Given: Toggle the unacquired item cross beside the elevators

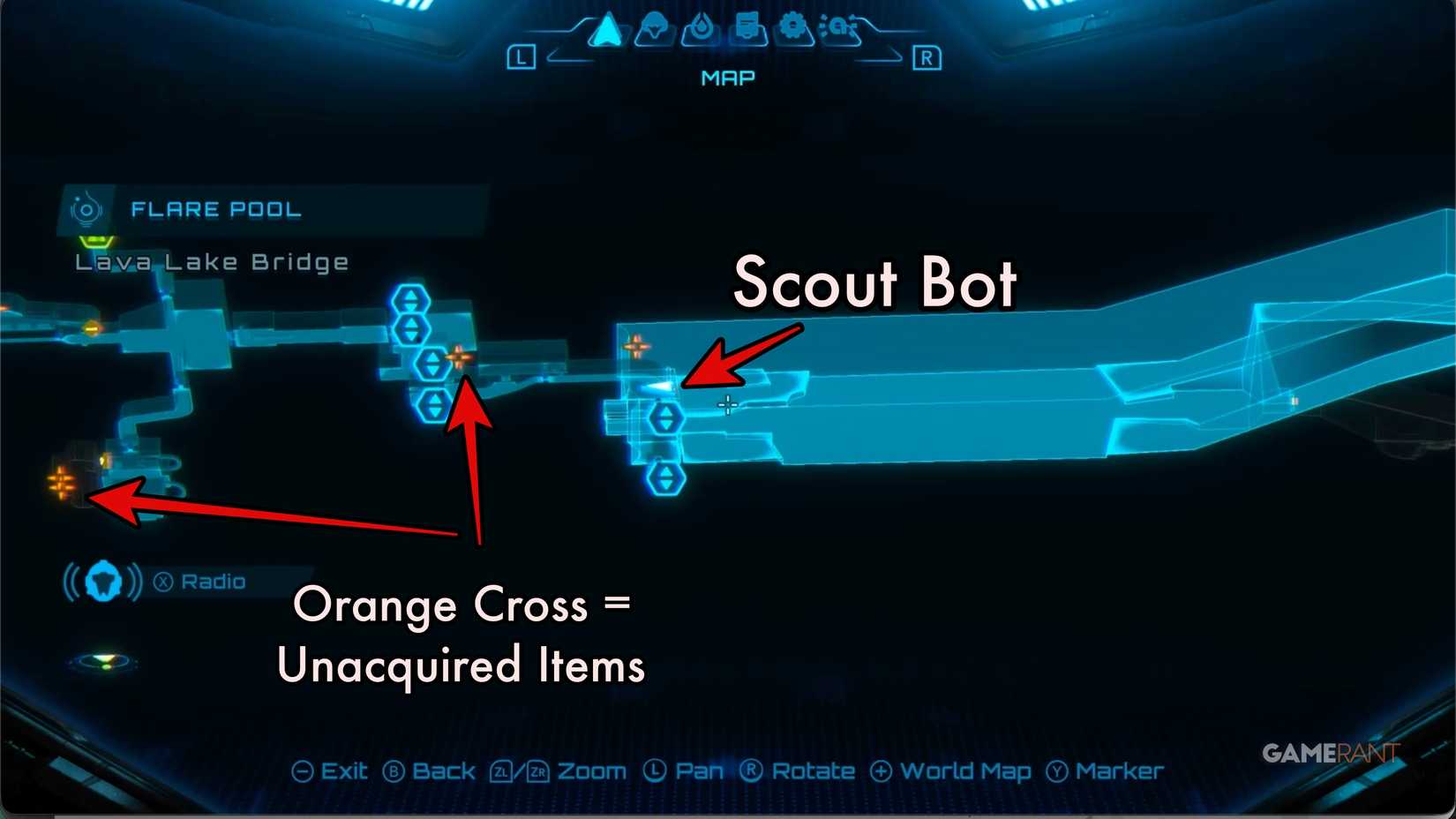Looking at the screenshot, I should [x=461, y=359].
